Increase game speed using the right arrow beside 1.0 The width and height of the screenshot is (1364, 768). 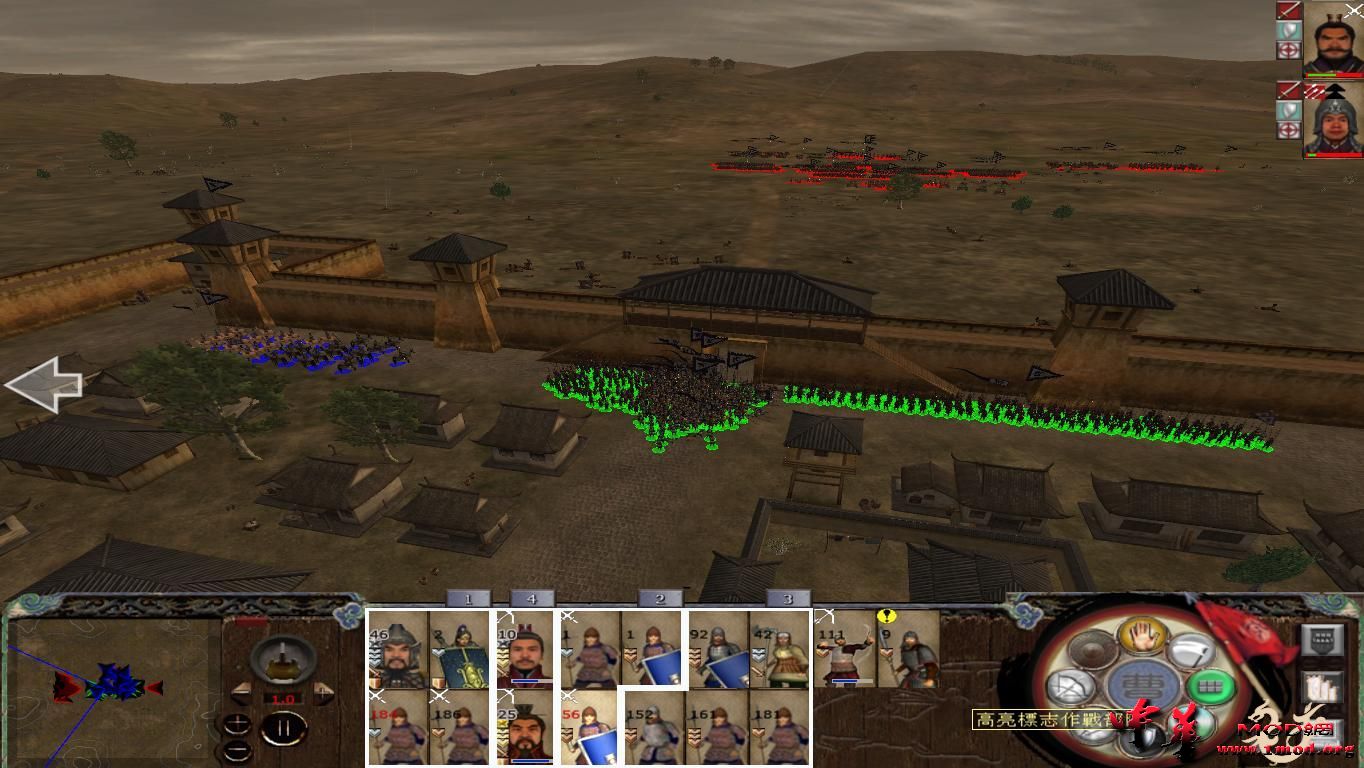[323, 692]
